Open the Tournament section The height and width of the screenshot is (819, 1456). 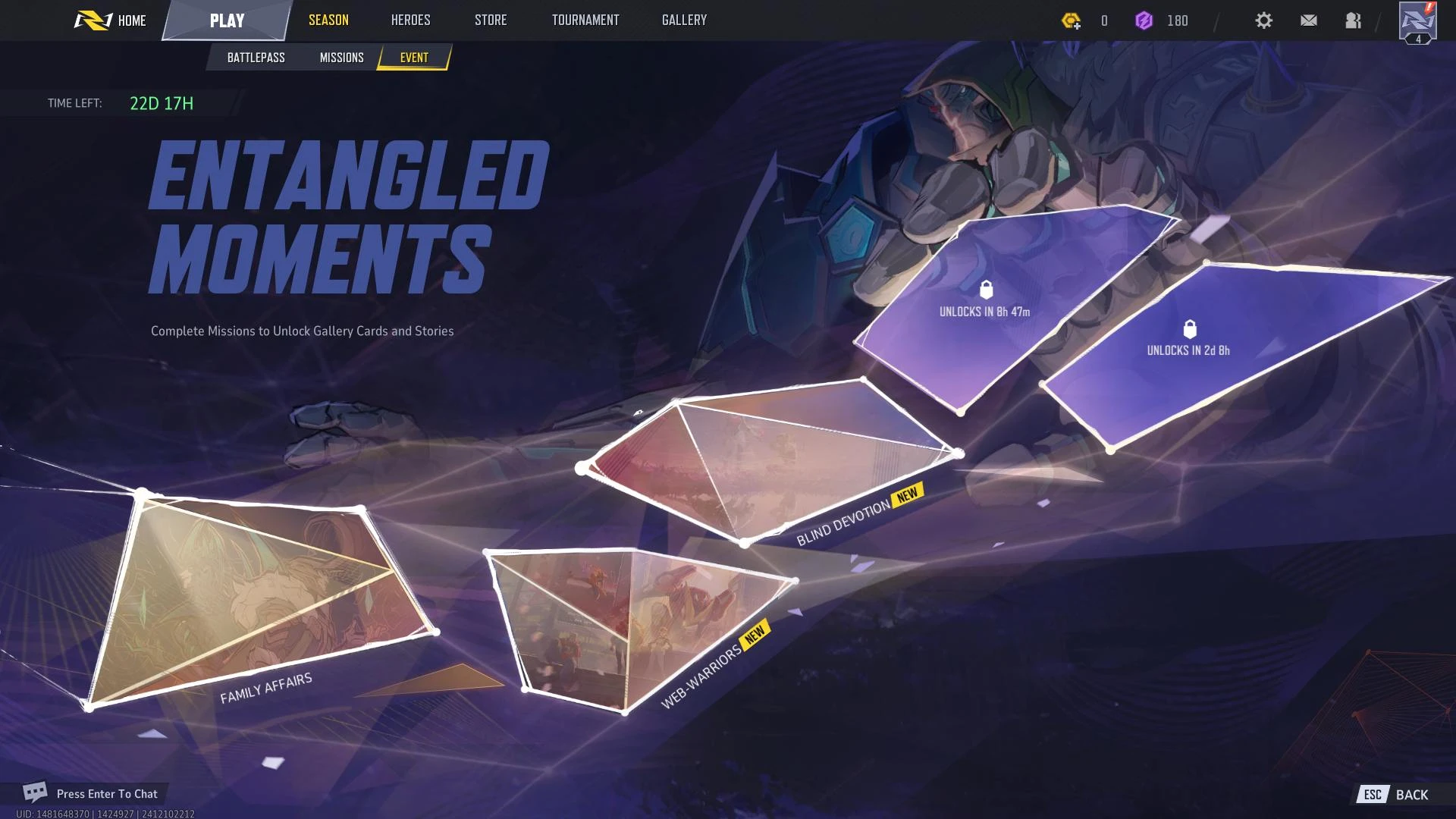585,20
